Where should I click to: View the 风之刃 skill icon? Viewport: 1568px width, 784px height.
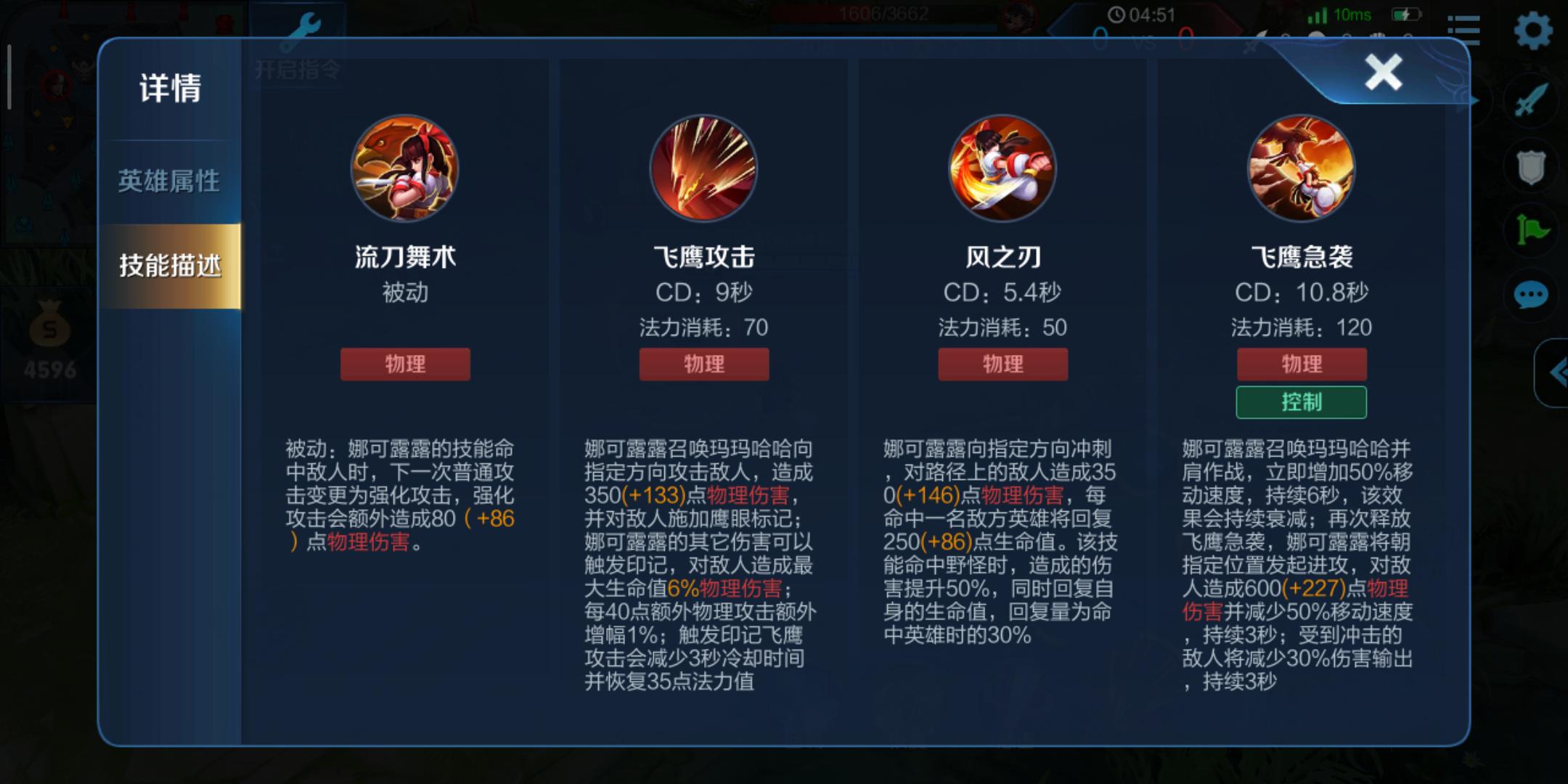tap(1002, 168)
